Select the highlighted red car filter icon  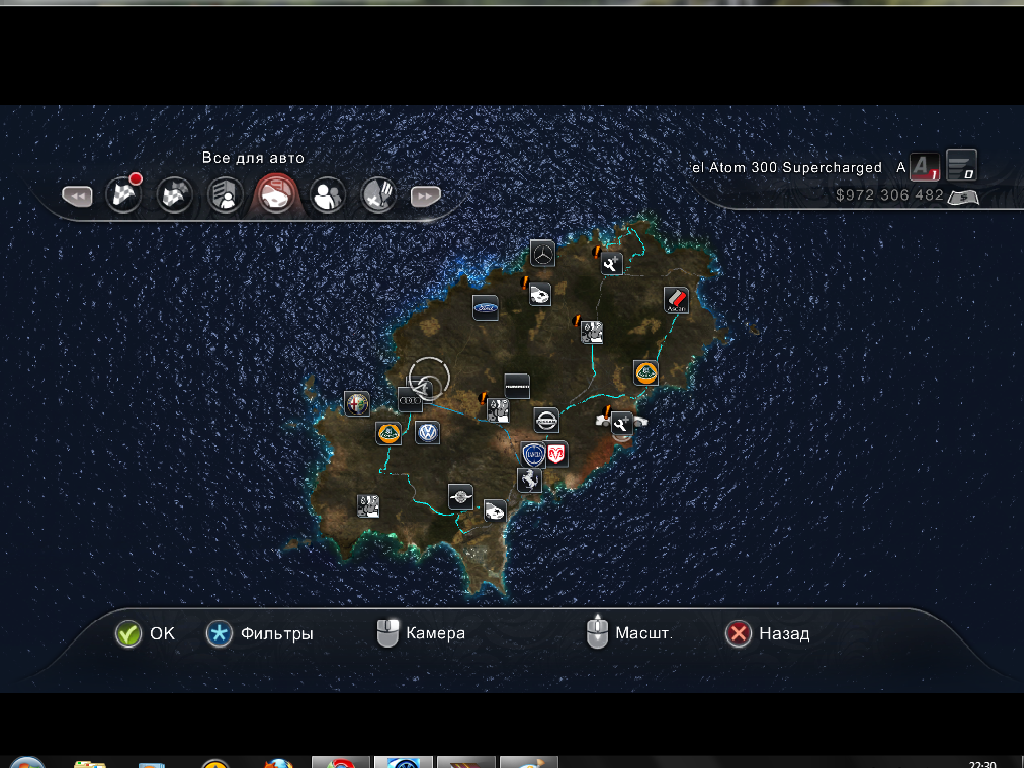275,195
